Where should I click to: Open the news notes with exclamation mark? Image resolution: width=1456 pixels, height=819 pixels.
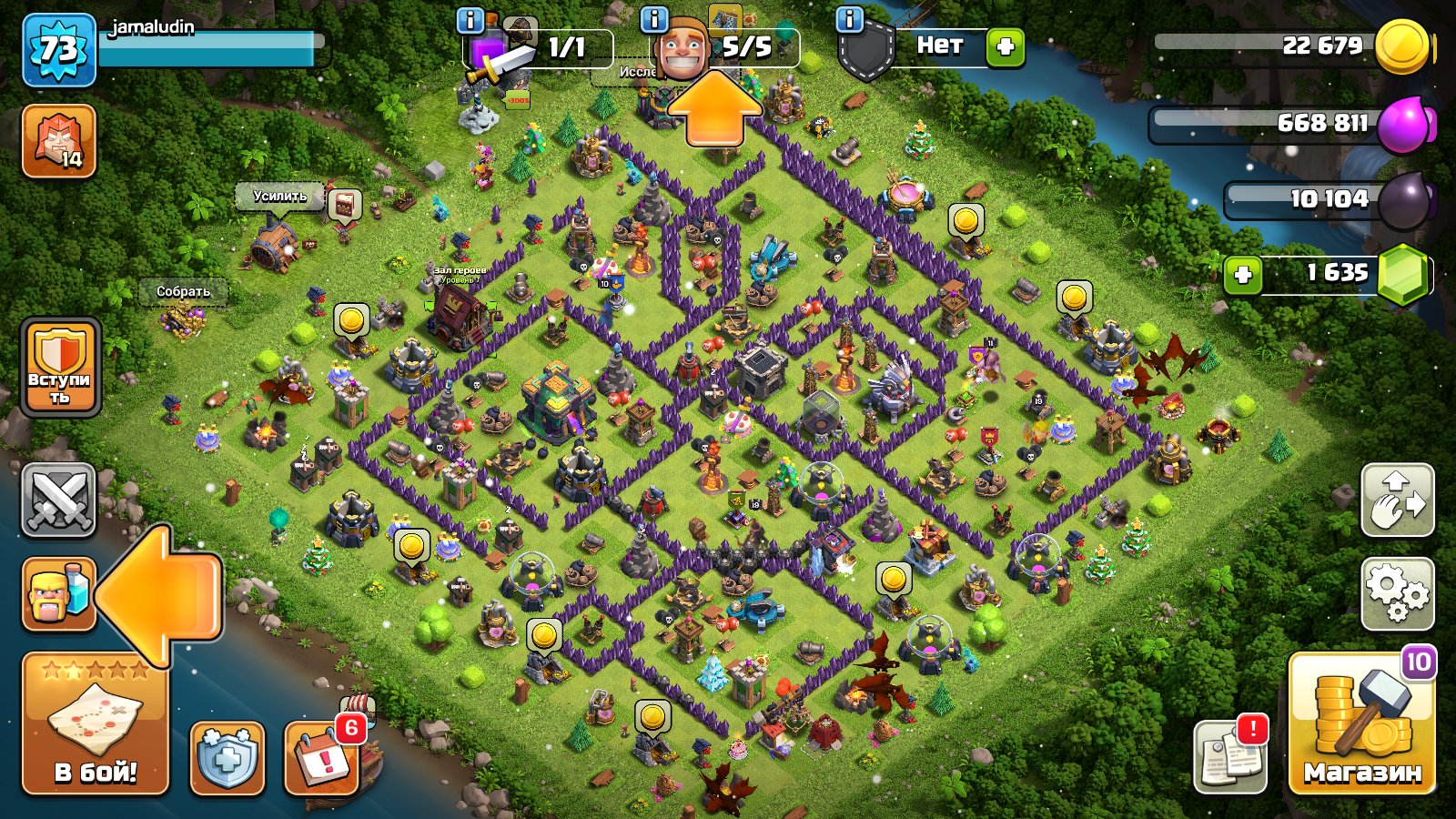click(x=1229, y=755)
